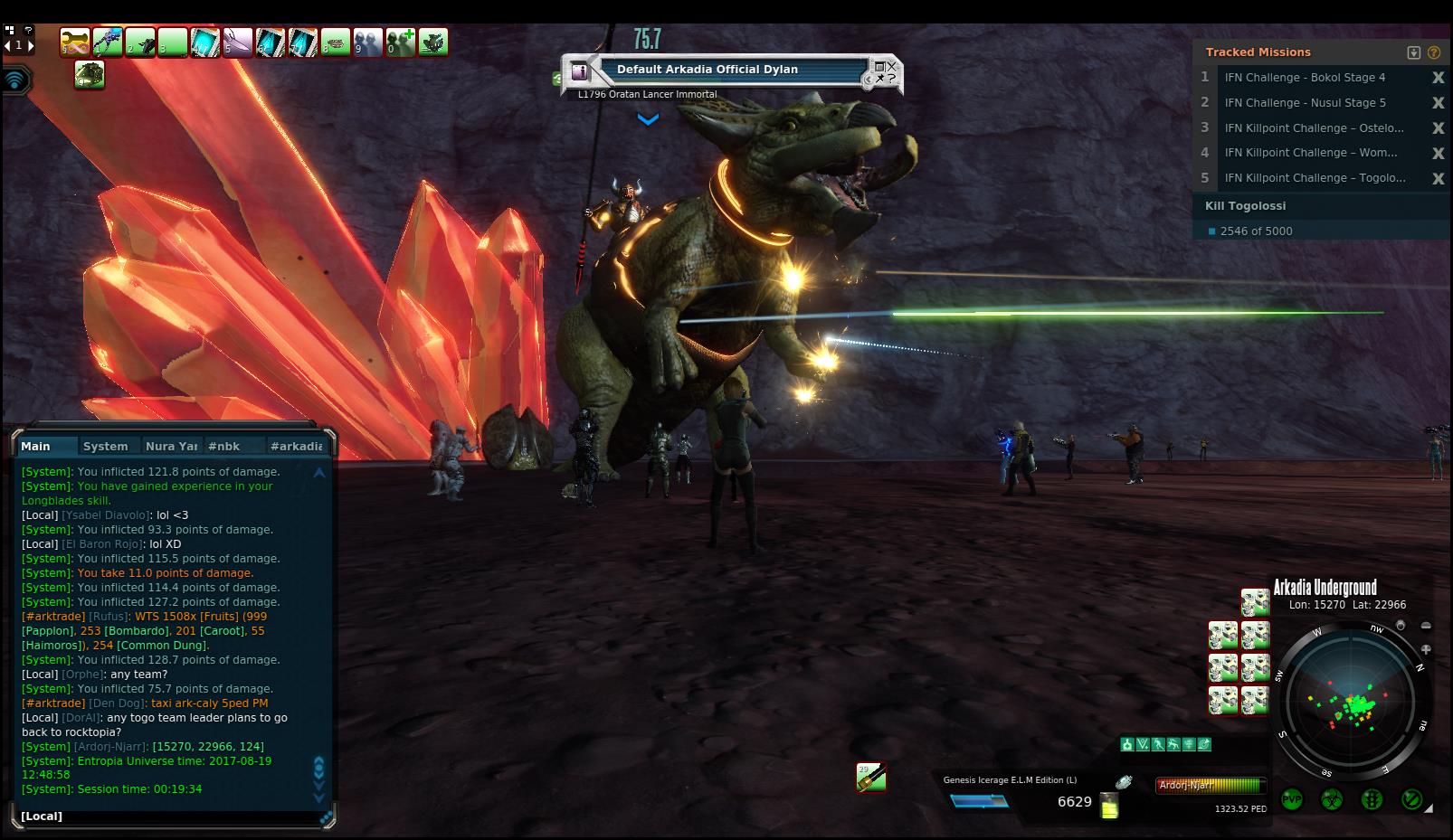Switch to the System chat tab
Screen dimensions: 1453x840
pos(105,446)
